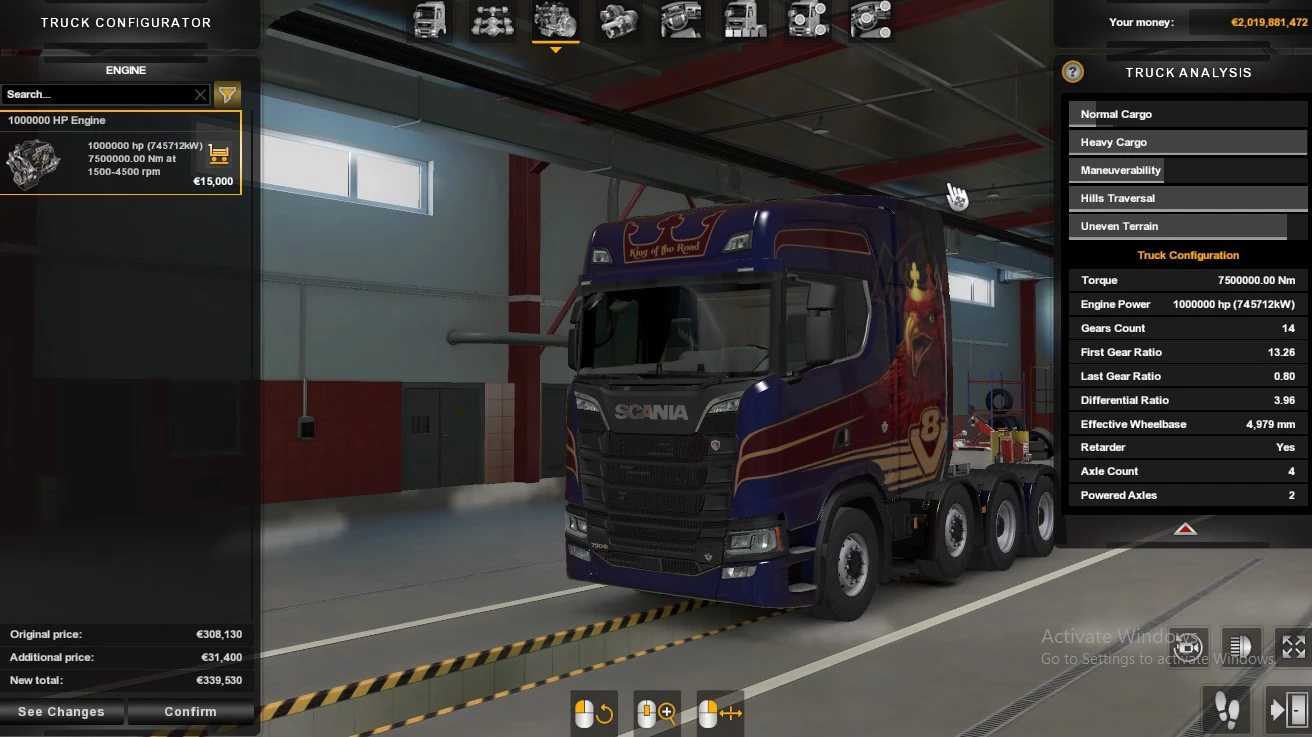Enable fullscreen truck view

coord(1292,646)
